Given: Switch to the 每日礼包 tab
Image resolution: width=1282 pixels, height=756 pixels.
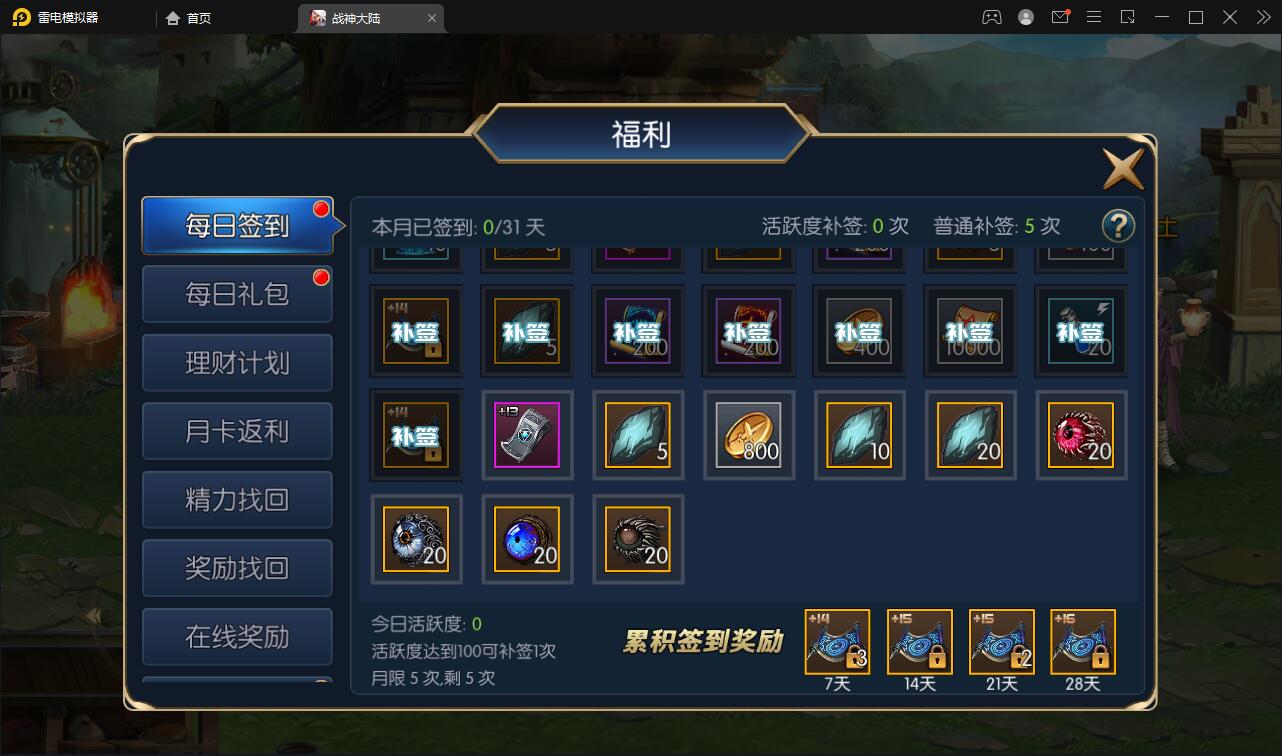Looking at the screenshot, I should coord(236,293).
